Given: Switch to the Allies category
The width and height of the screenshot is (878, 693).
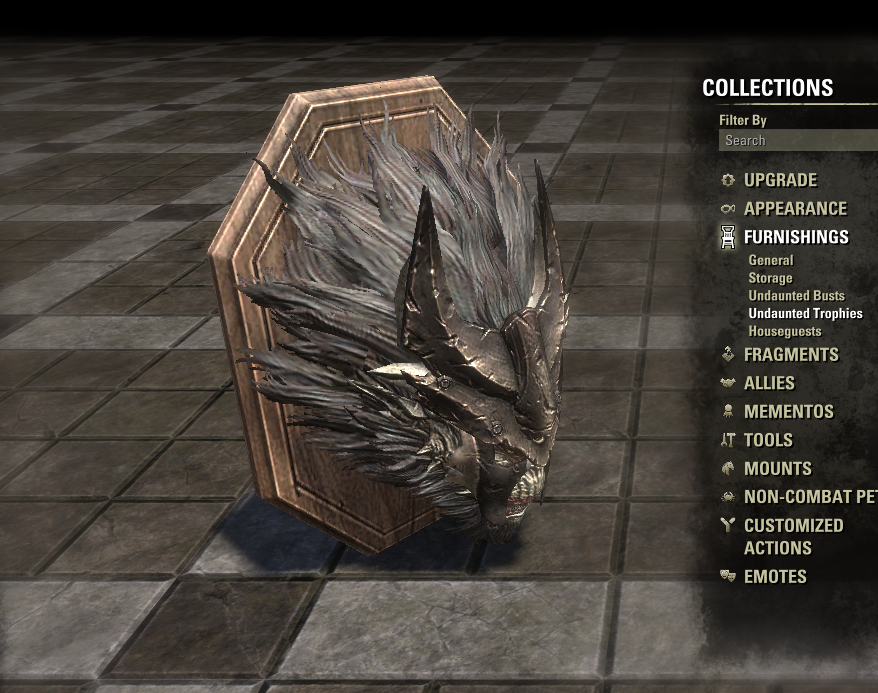Looking at the screenshot, I should [x=769, y=383].
